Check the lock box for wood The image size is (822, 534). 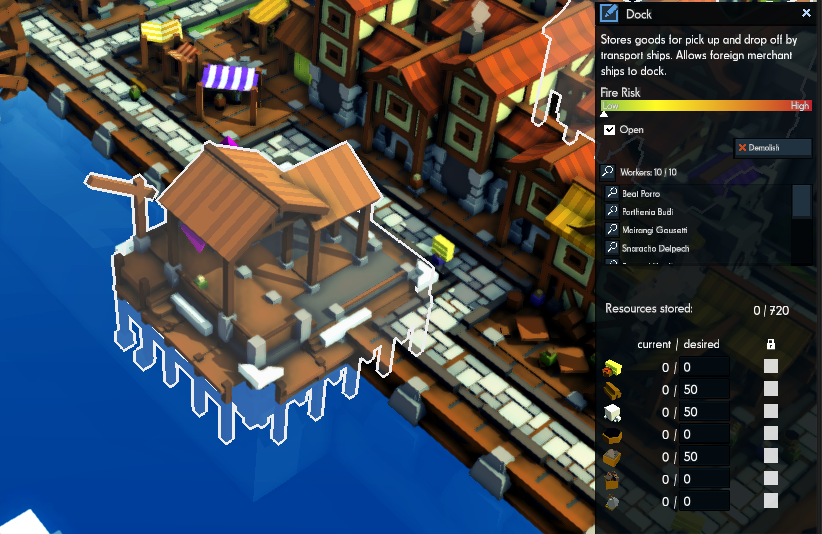[x=771, y=390]
